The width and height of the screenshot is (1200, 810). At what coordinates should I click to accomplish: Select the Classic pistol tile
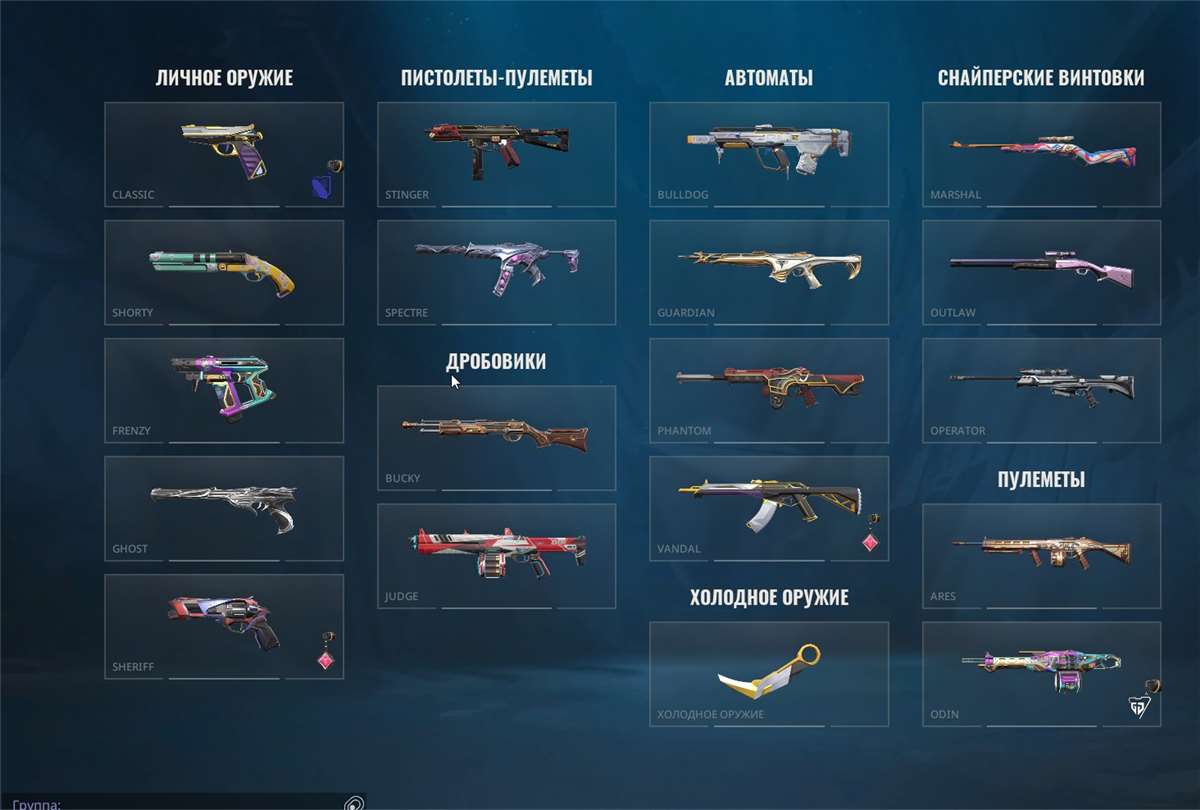click(224, 154)
